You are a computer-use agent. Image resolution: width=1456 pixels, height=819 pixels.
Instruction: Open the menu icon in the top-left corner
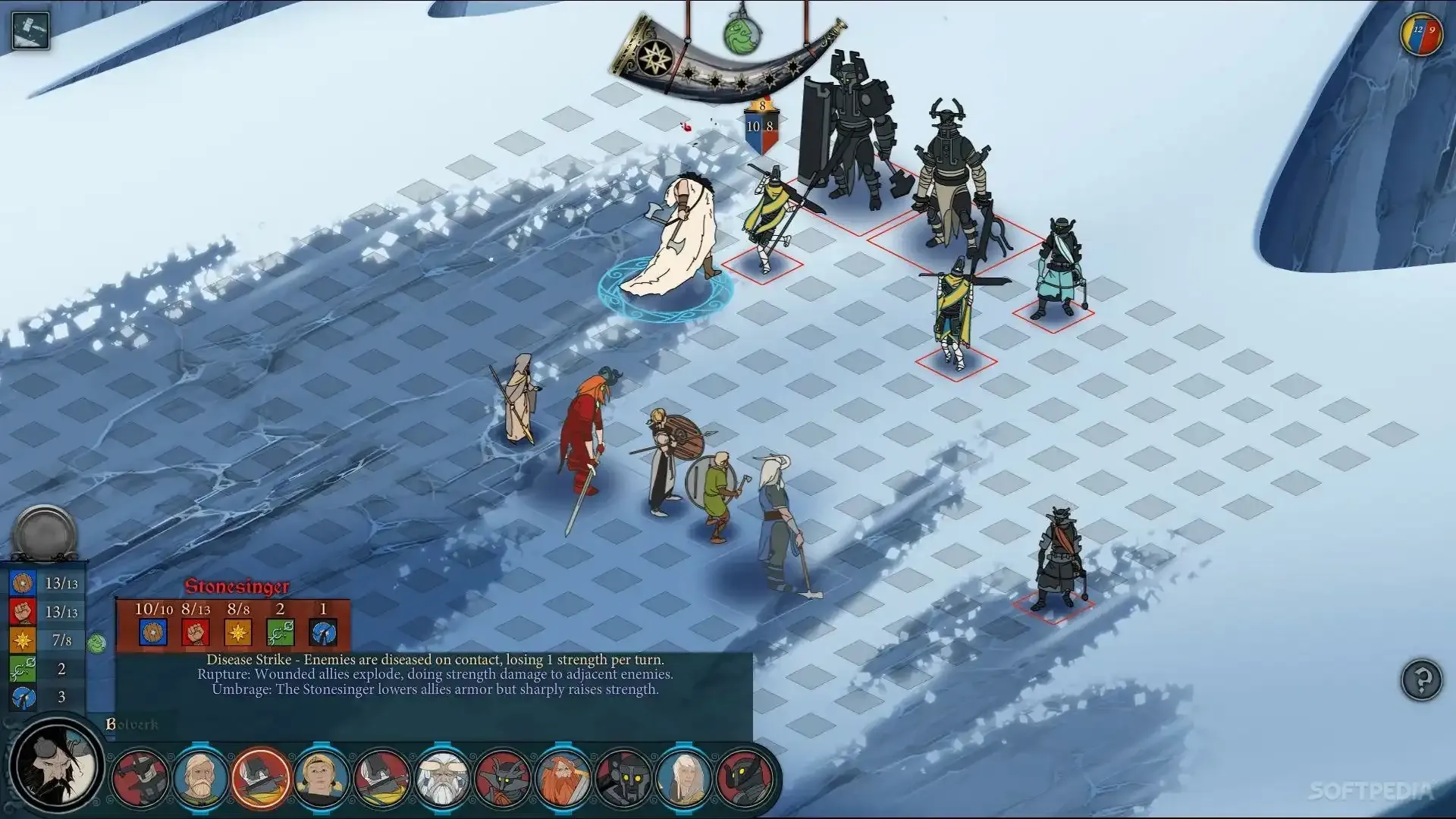pos(29,30)
